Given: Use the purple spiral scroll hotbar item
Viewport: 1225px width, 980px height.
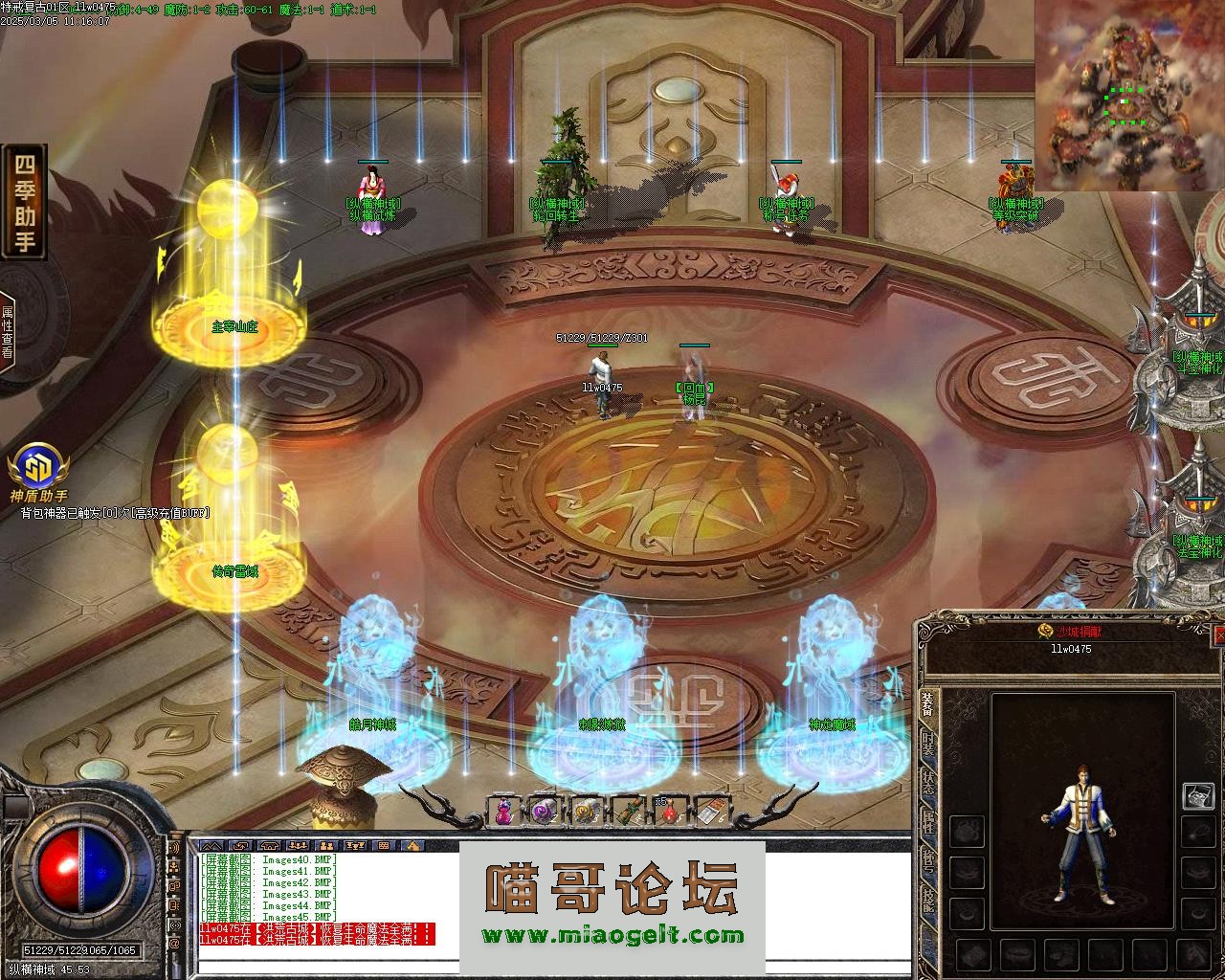Looking at the screenshot, I should [545, 812].
